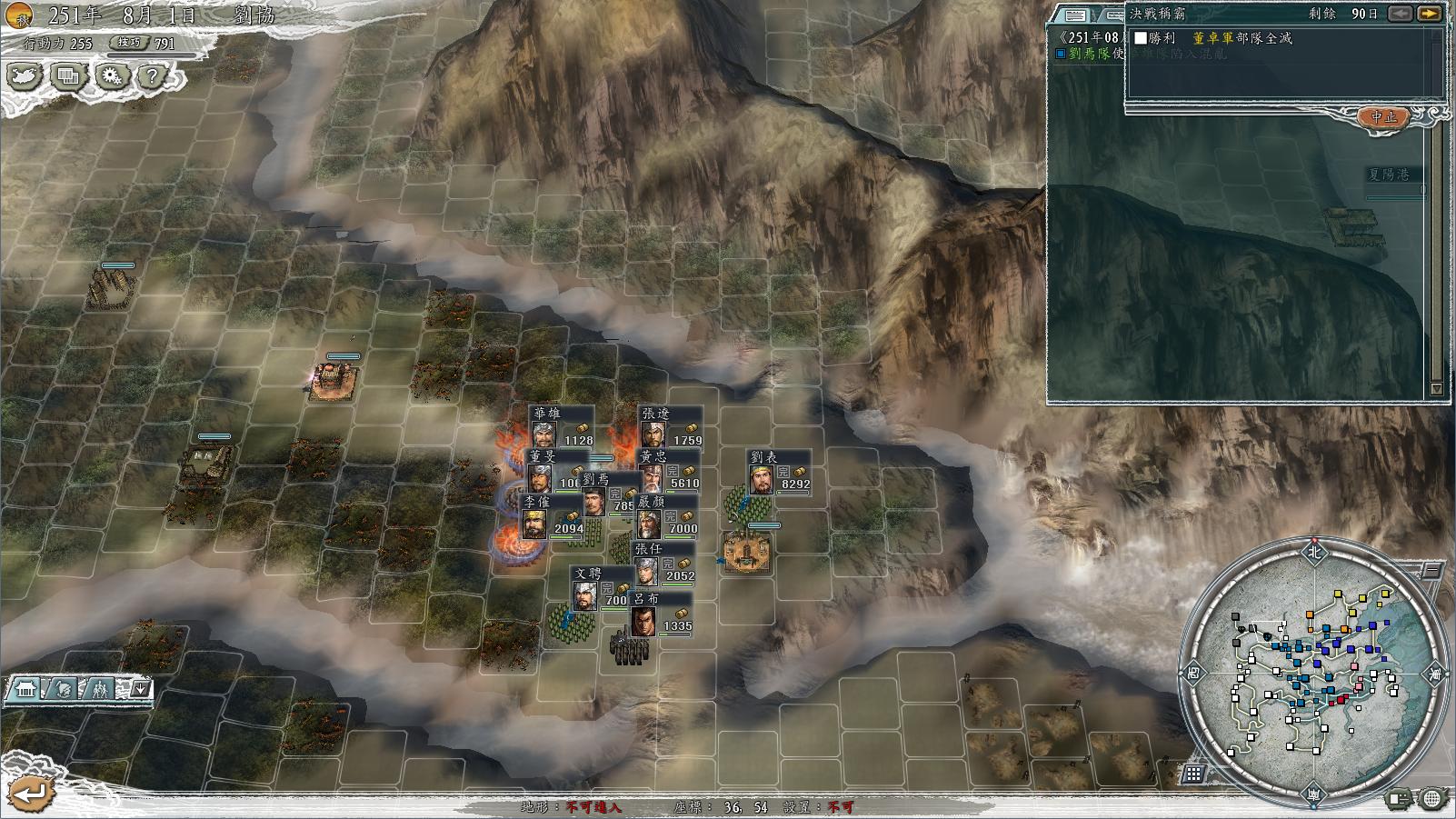1456x819 pixels.
Task: Go to next page with yellow arrow
Action: click(x=1430, y=14)
